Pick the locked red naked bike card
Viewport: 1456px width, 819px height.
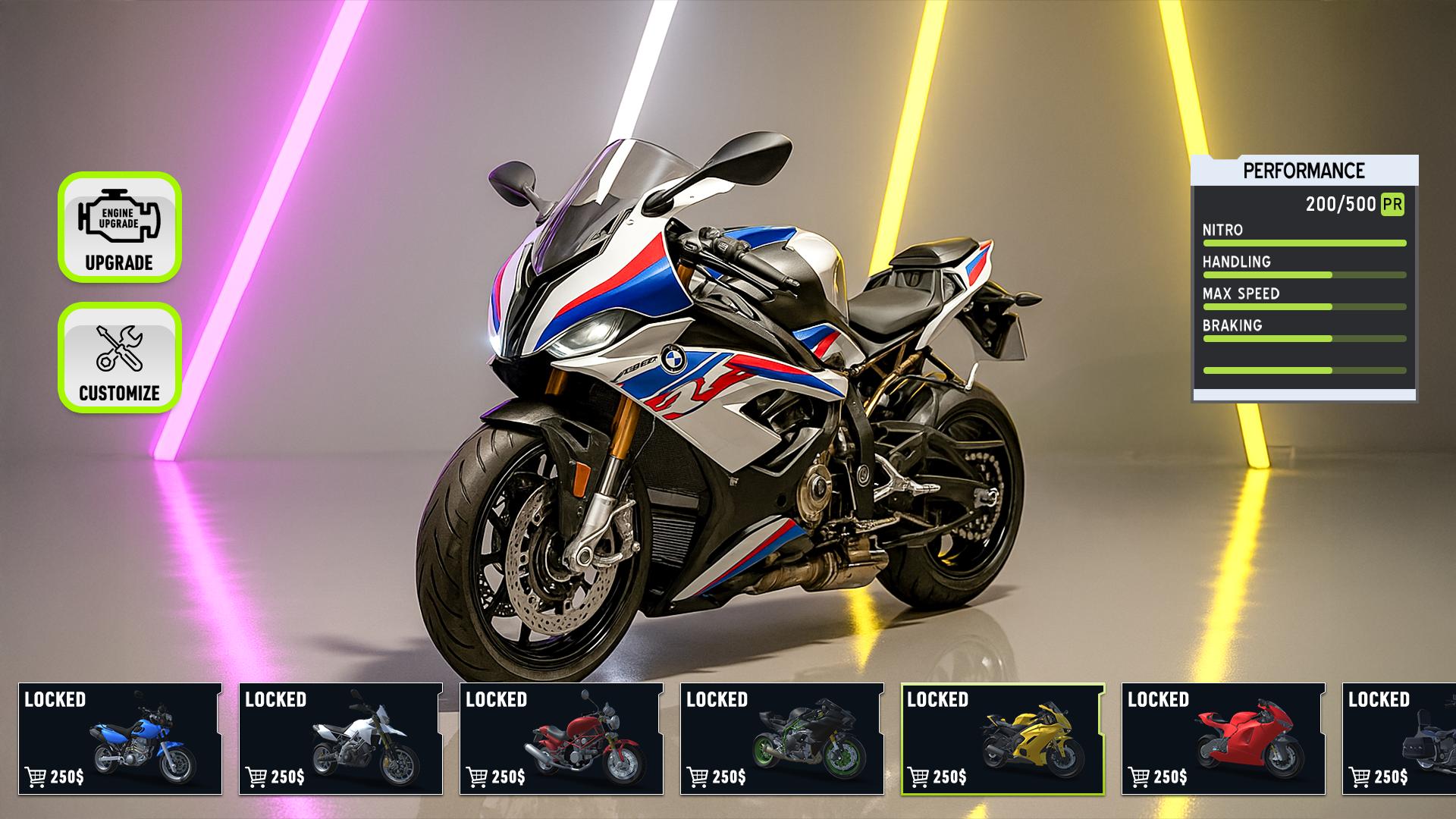[x=561, y=739]
